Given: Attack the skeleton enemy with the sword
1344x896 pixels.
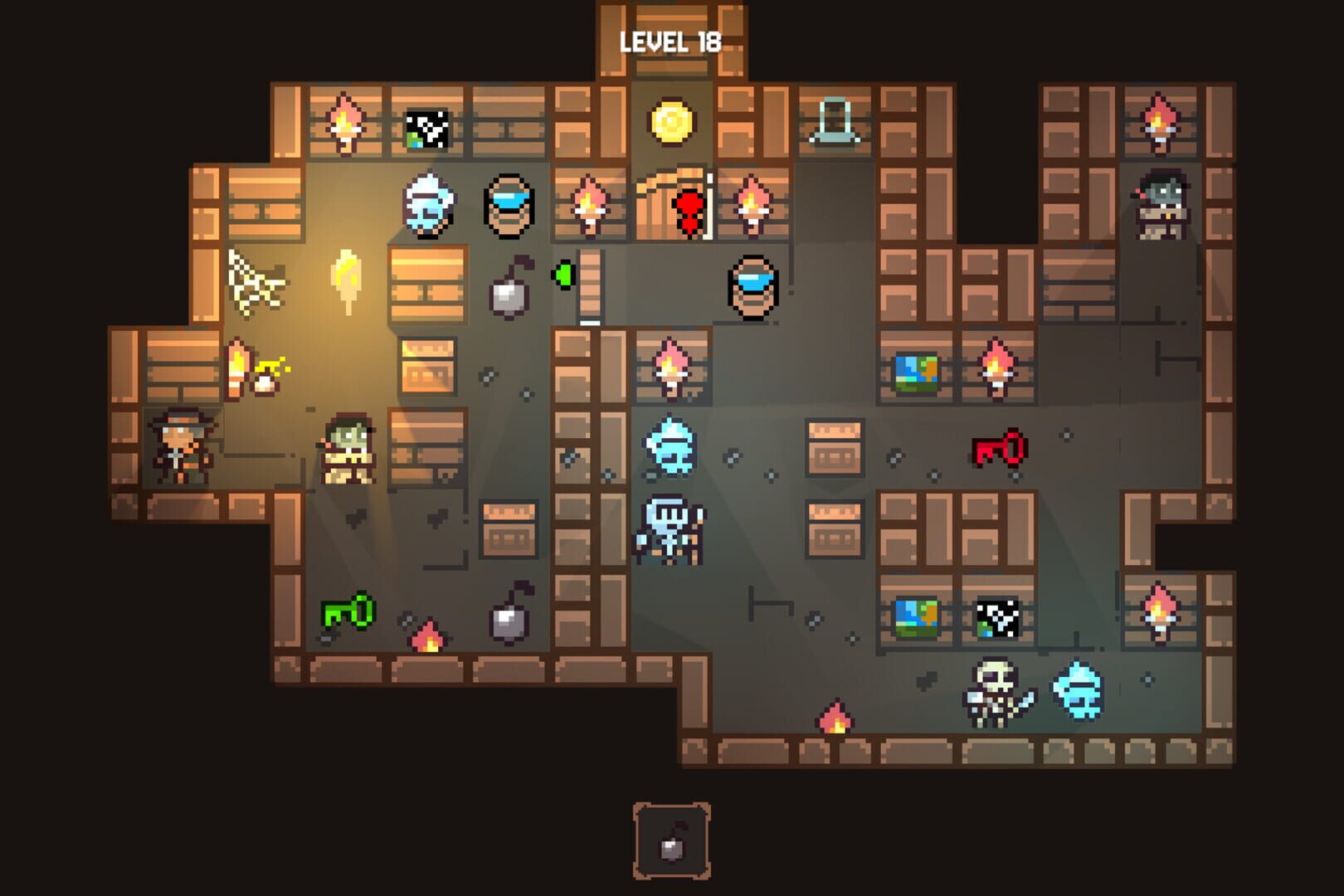Looking at the screenshot, I should [x=991, y=693].
